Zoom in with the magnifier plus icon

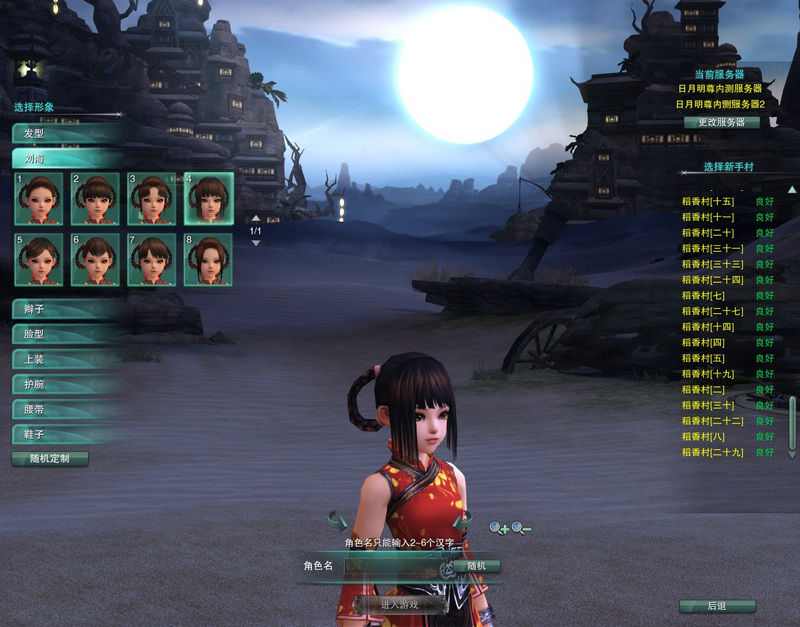498,527
